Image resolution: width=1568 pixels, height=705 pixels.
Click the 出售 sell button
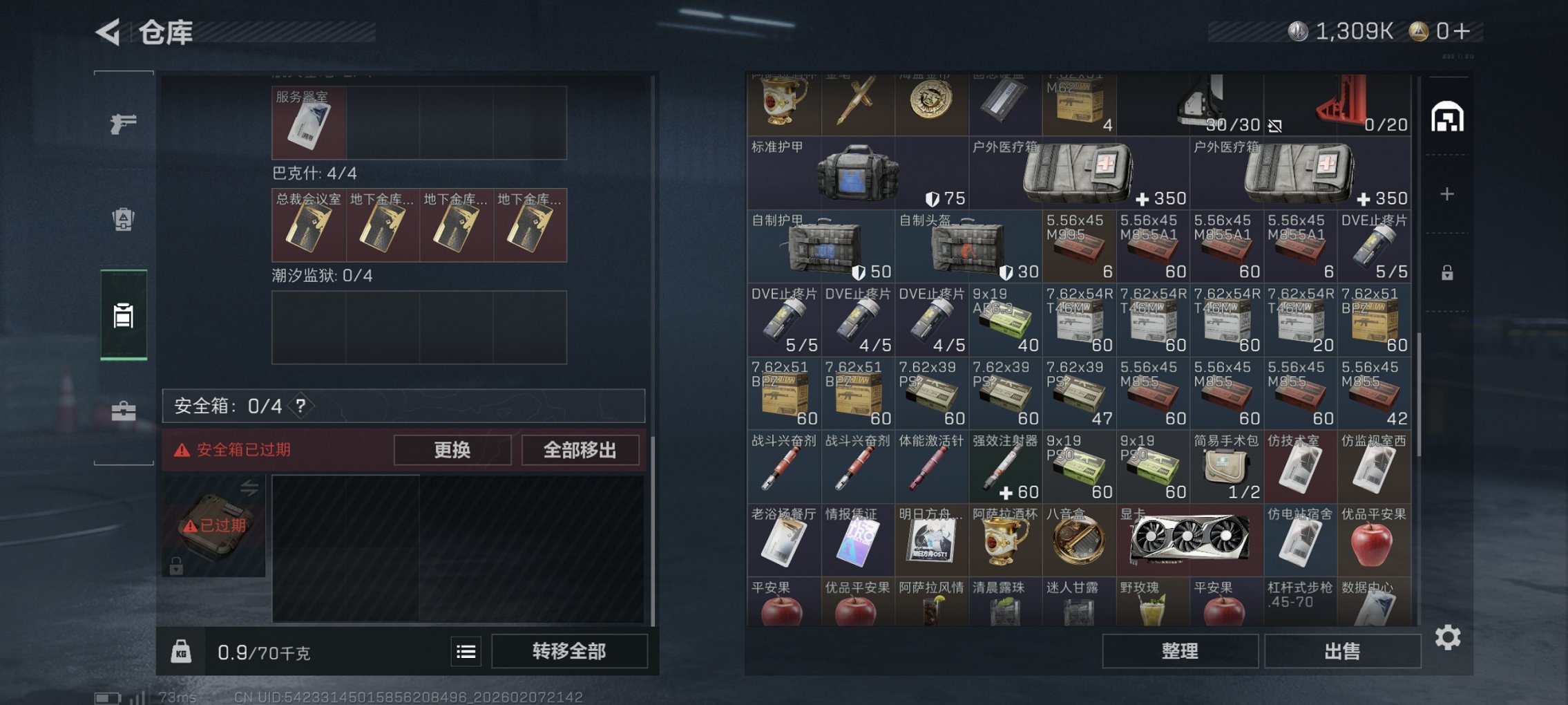pos(1342,650)
